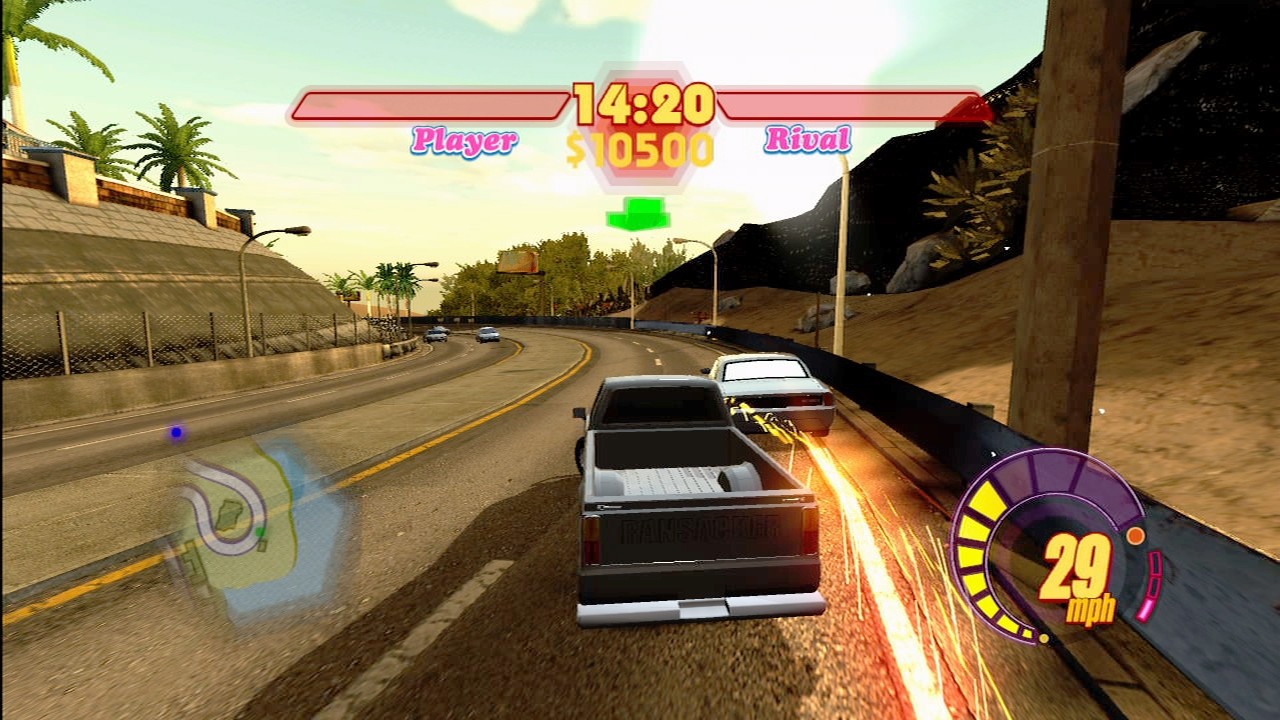Click the yellow dot at the gauge tail
Viewport: 1280px width, 720px height.
(x=1044, y=637)
